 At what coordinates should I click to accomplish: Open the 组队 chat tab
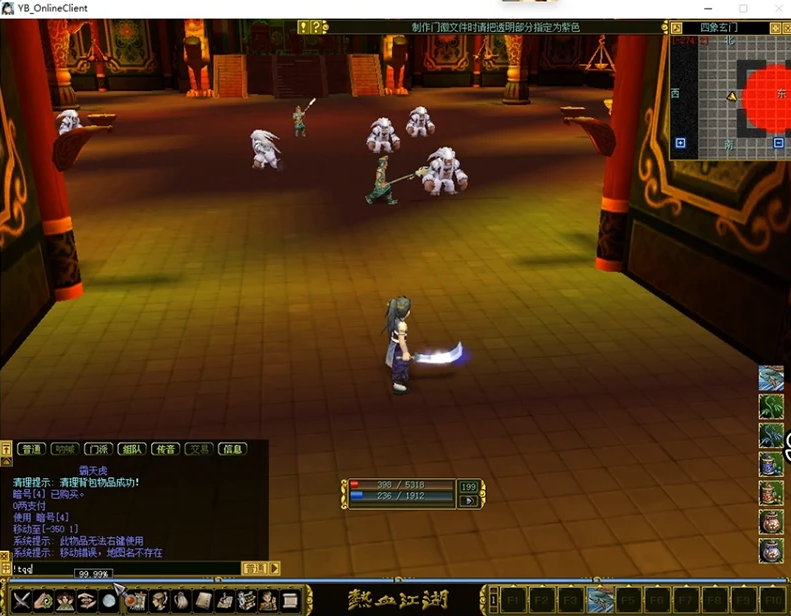click(x=132, y=449)
